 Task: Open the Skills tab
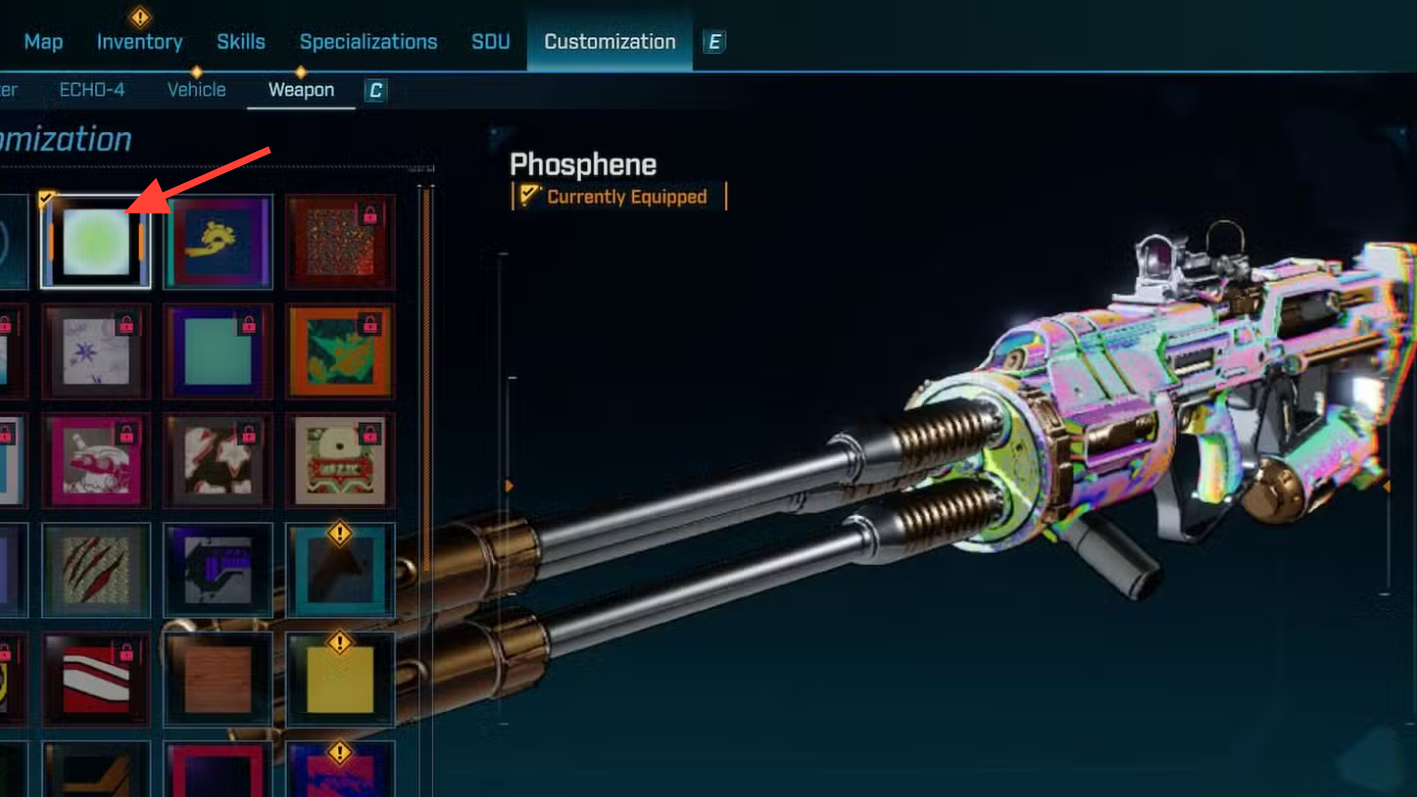tap(241, 42)
